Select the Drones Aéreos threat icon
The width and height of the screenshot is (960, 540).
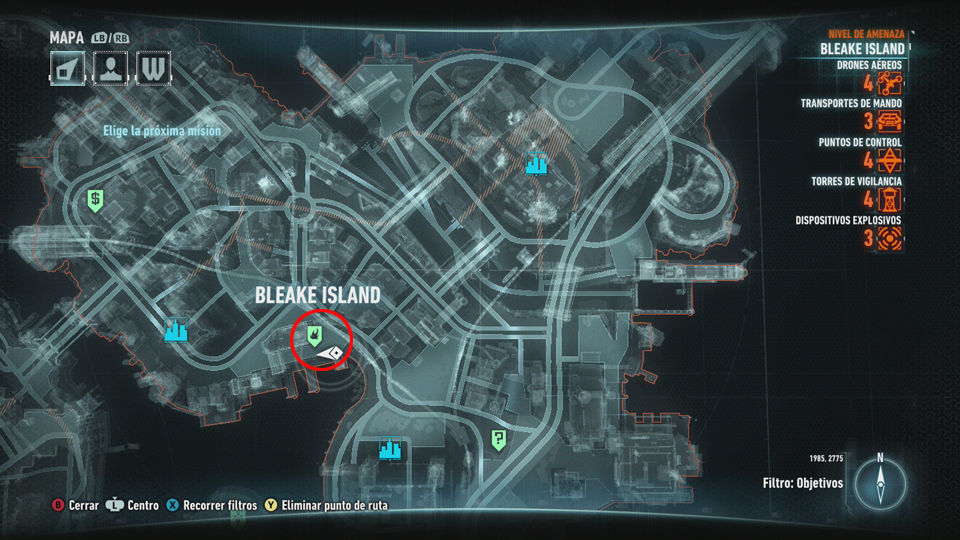890,84
